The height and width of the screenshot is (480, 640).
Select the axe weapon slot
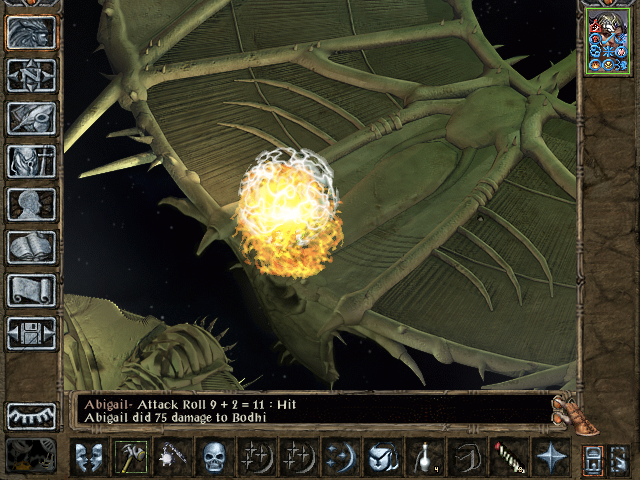[130, 457]
